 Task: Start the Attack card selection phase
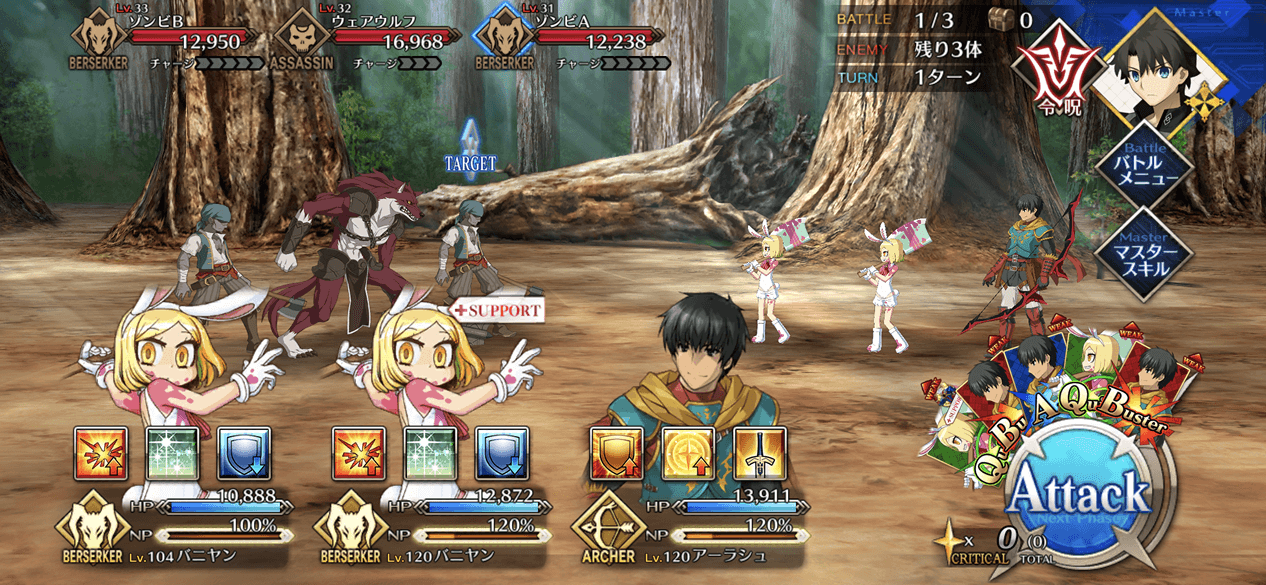[x=1077, y=492]
